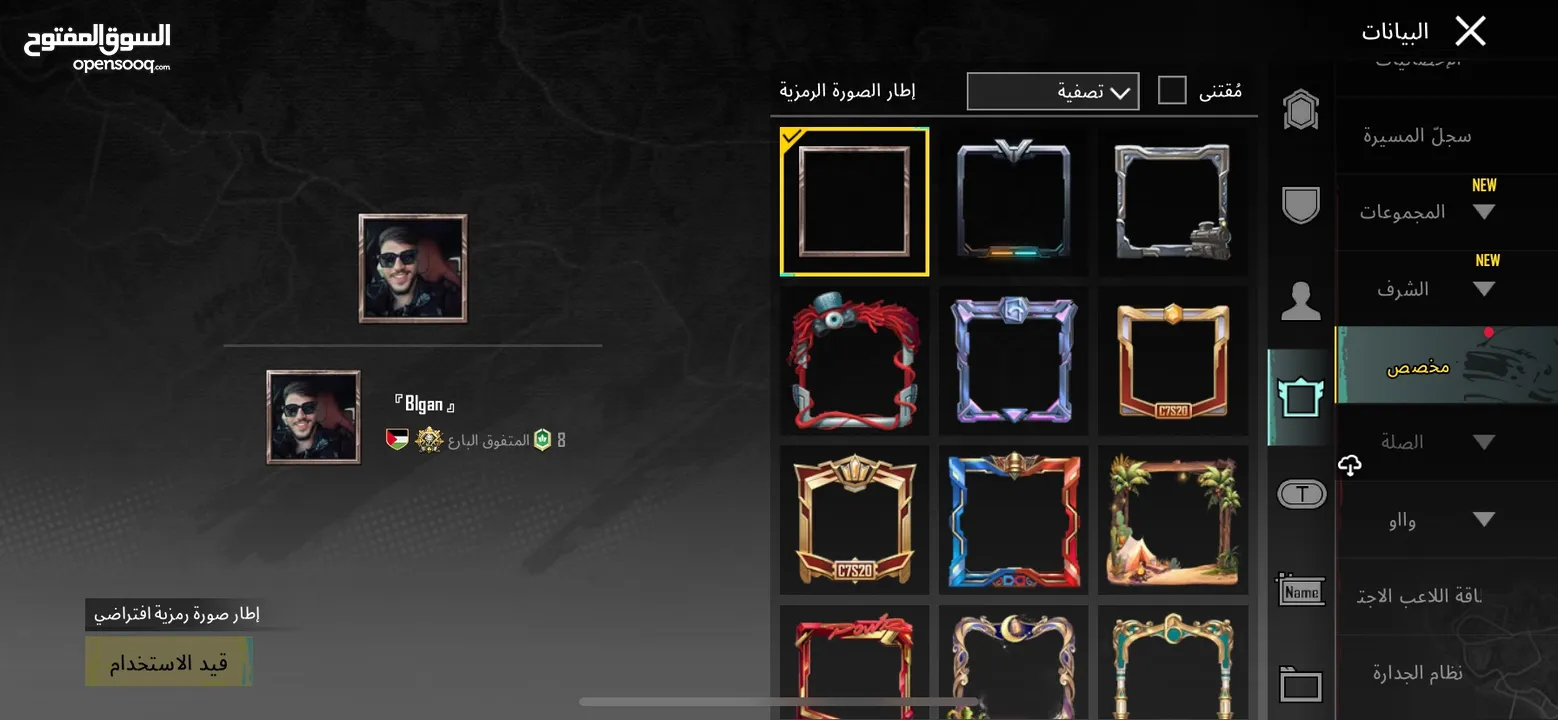Click the highlighted avatar frame icon

point(1300,397)
